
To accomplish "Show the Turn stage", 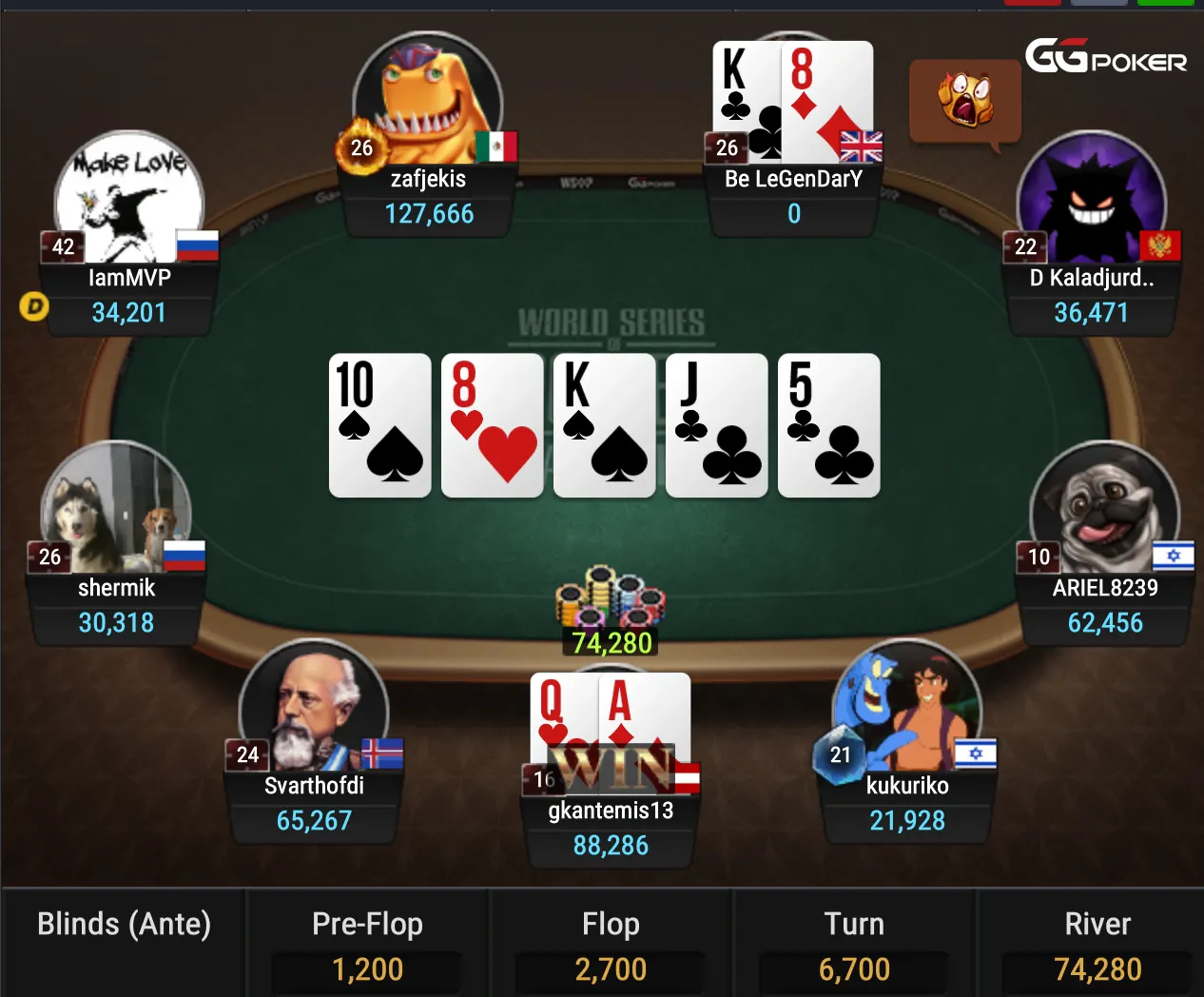I will [x=854, y=943].
